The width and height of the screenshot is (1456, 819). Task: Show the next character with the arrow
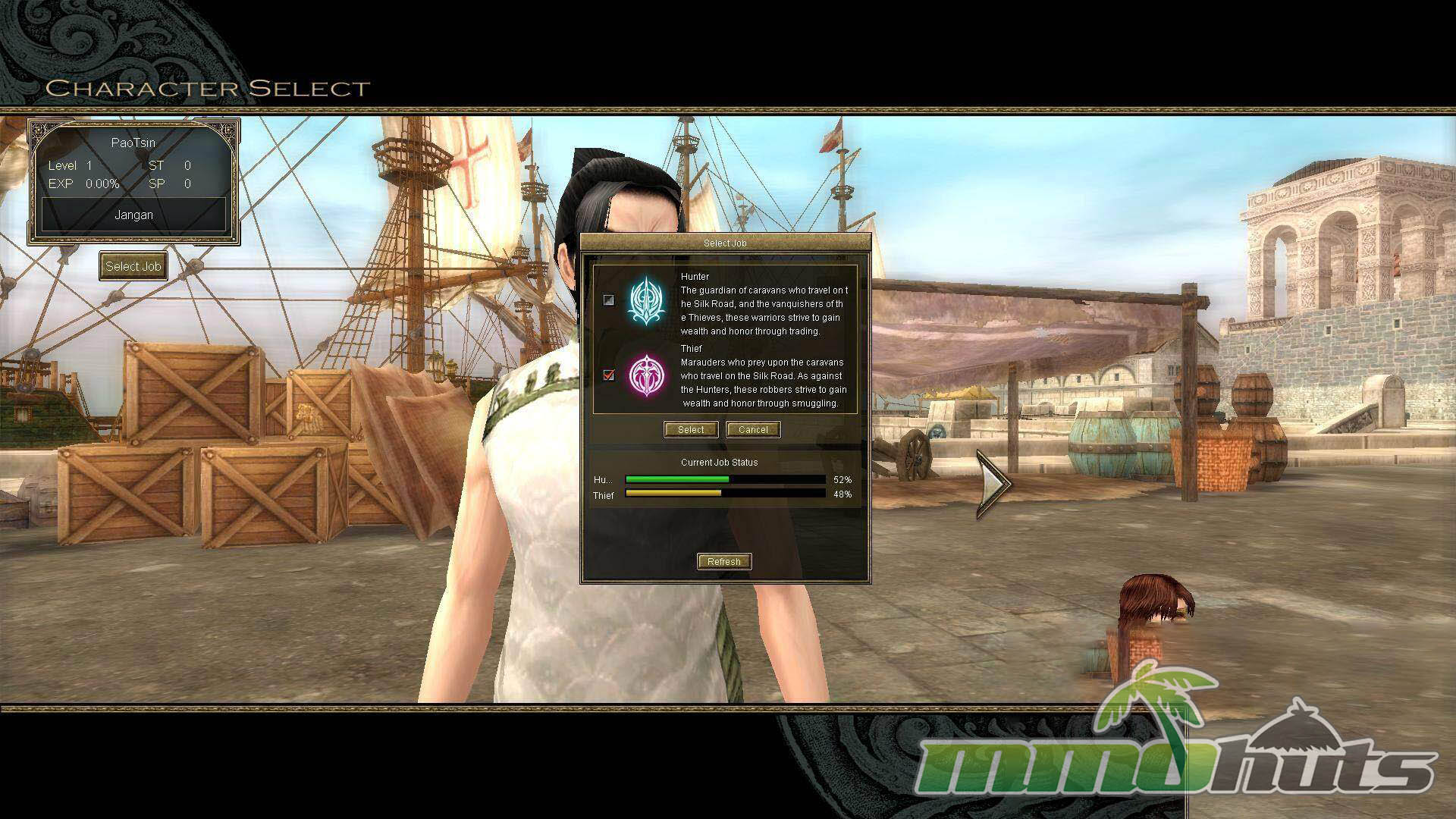pos(993,483)
